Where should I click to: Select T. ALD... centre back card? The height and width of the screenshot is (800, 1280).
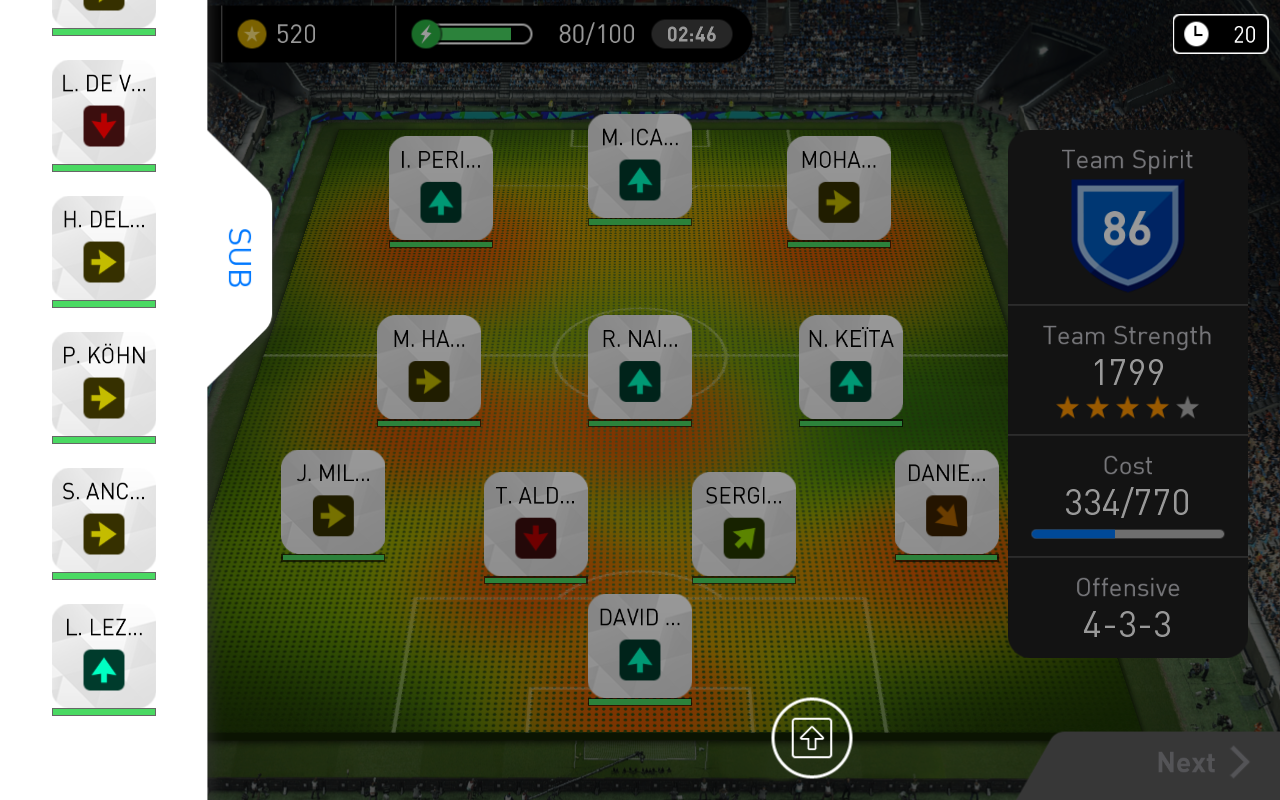[x=536, y=525]
